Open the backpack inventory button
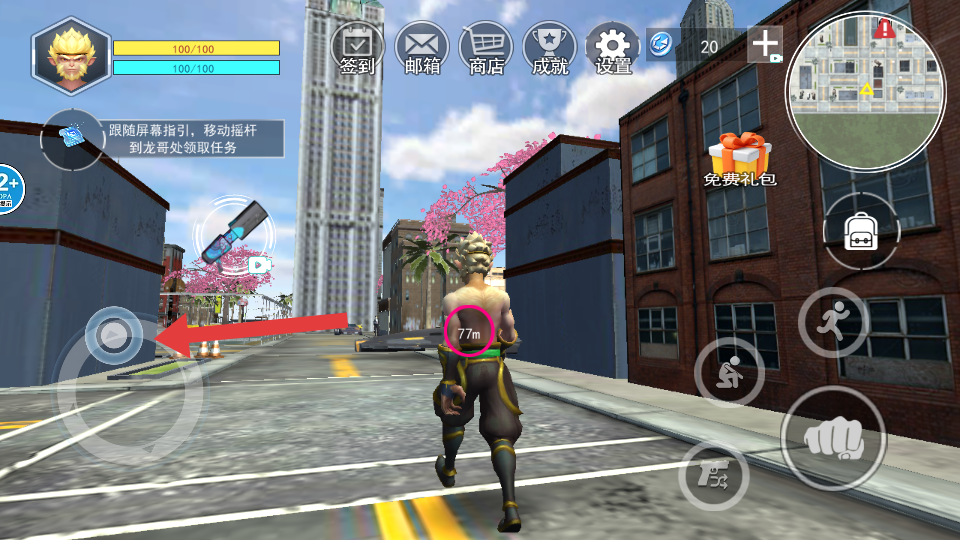Screen dimensions: 960x540 pos(861,232)
